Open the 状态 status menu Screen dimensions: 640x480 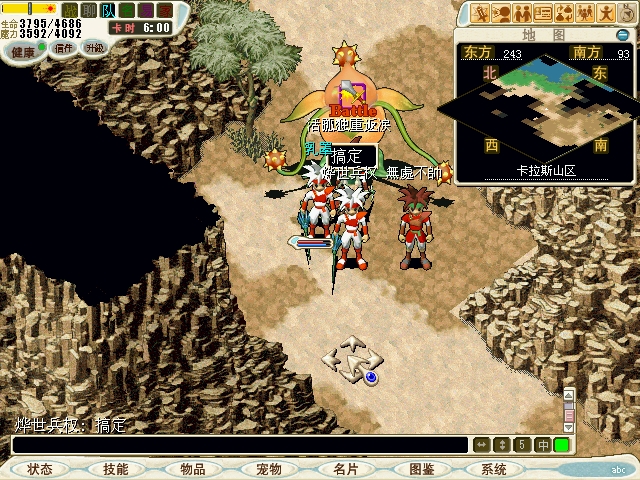coord(40,469)
